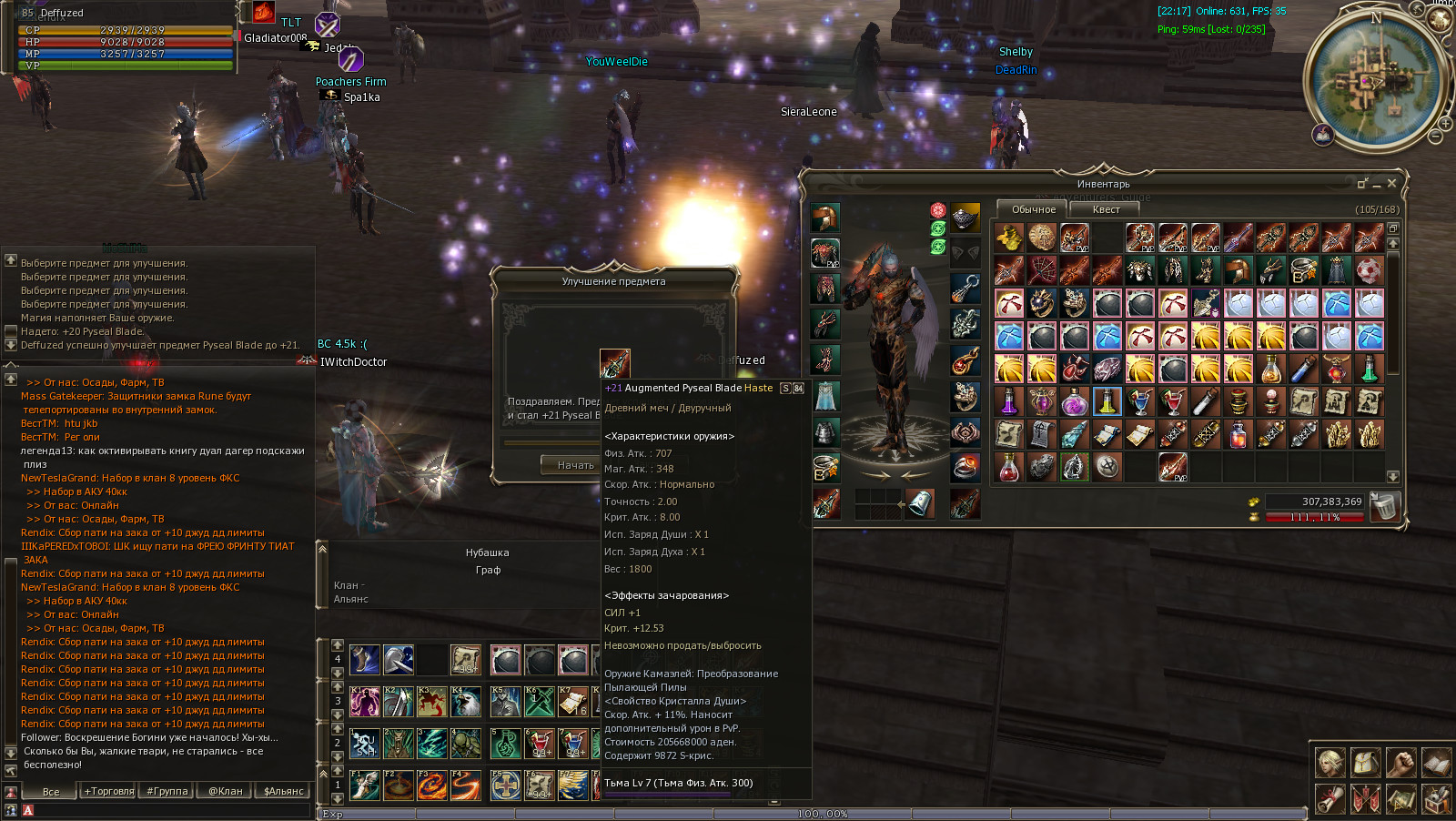The height and width of the screenshot is (821, 1456).
Task: Switch chat to the #Группа tab
Action: coord(167,791)
